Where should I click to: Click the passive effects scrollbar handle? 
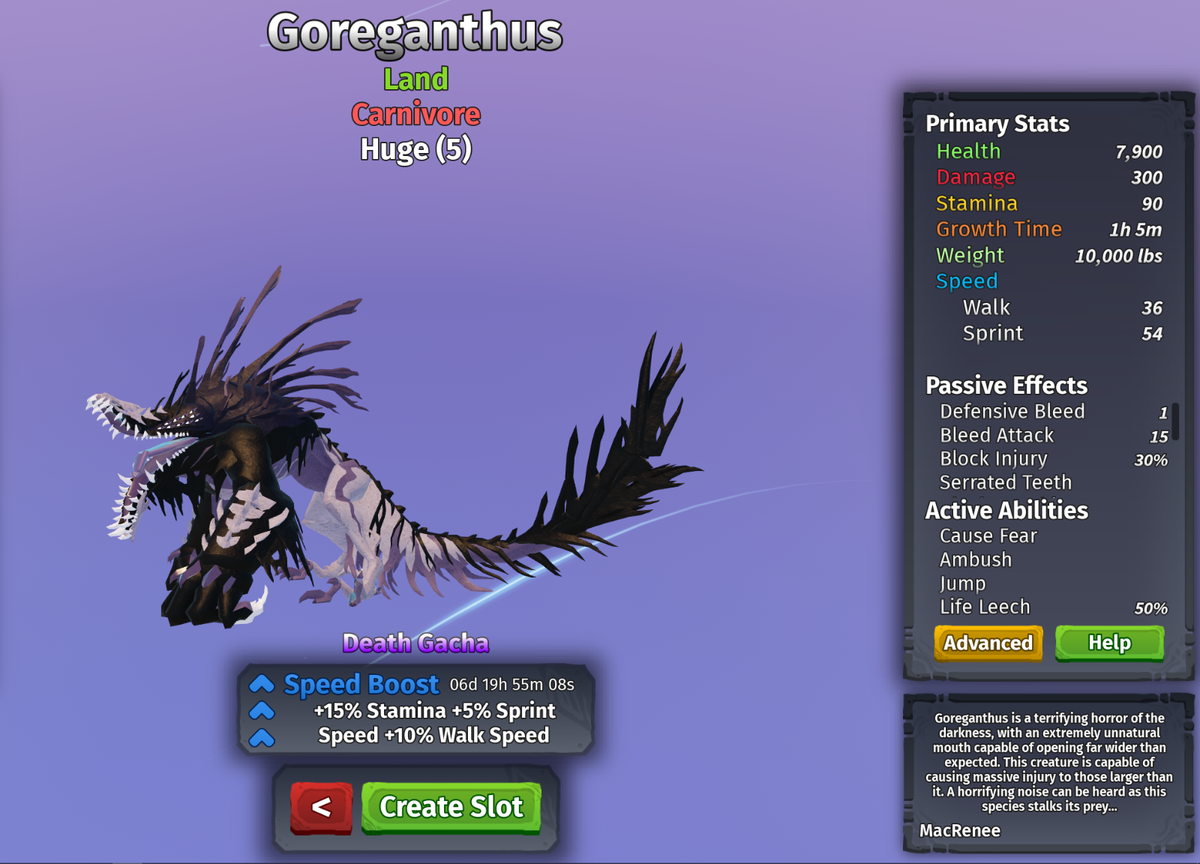click(1176, 421)
